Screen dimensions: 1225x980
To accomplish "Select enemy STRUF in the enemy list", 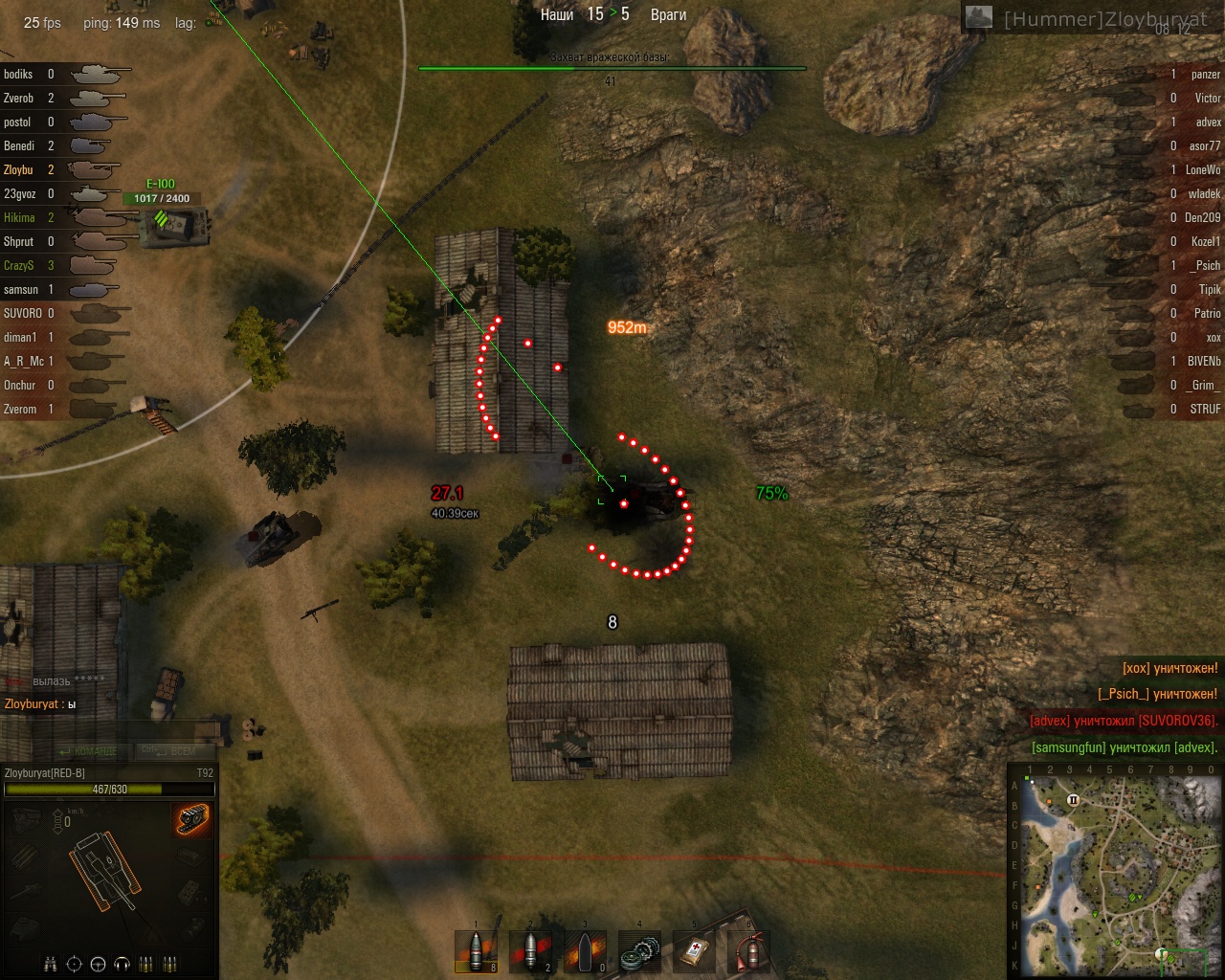I will 1205,409.
